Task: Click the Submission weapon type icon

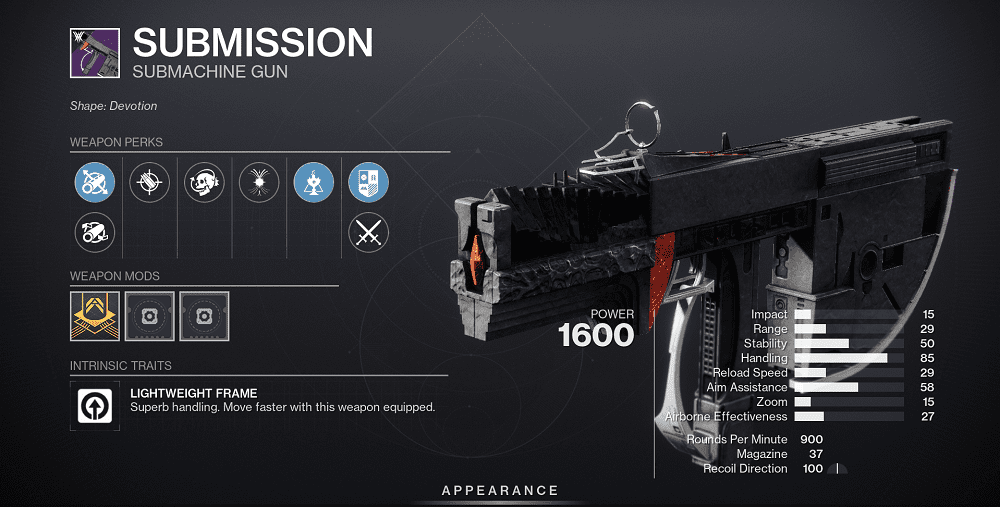Action: [94, 52]
